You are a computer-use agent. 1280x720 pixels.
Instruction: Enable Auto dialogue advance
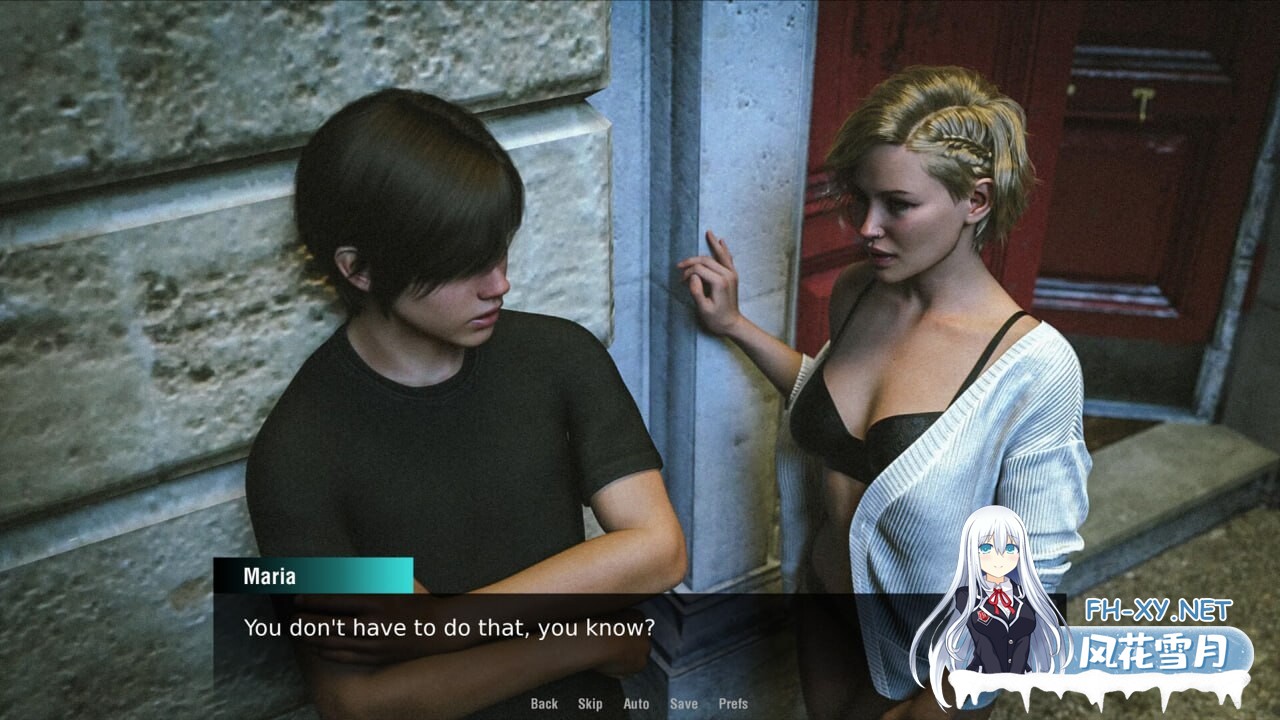pos(636,704)
